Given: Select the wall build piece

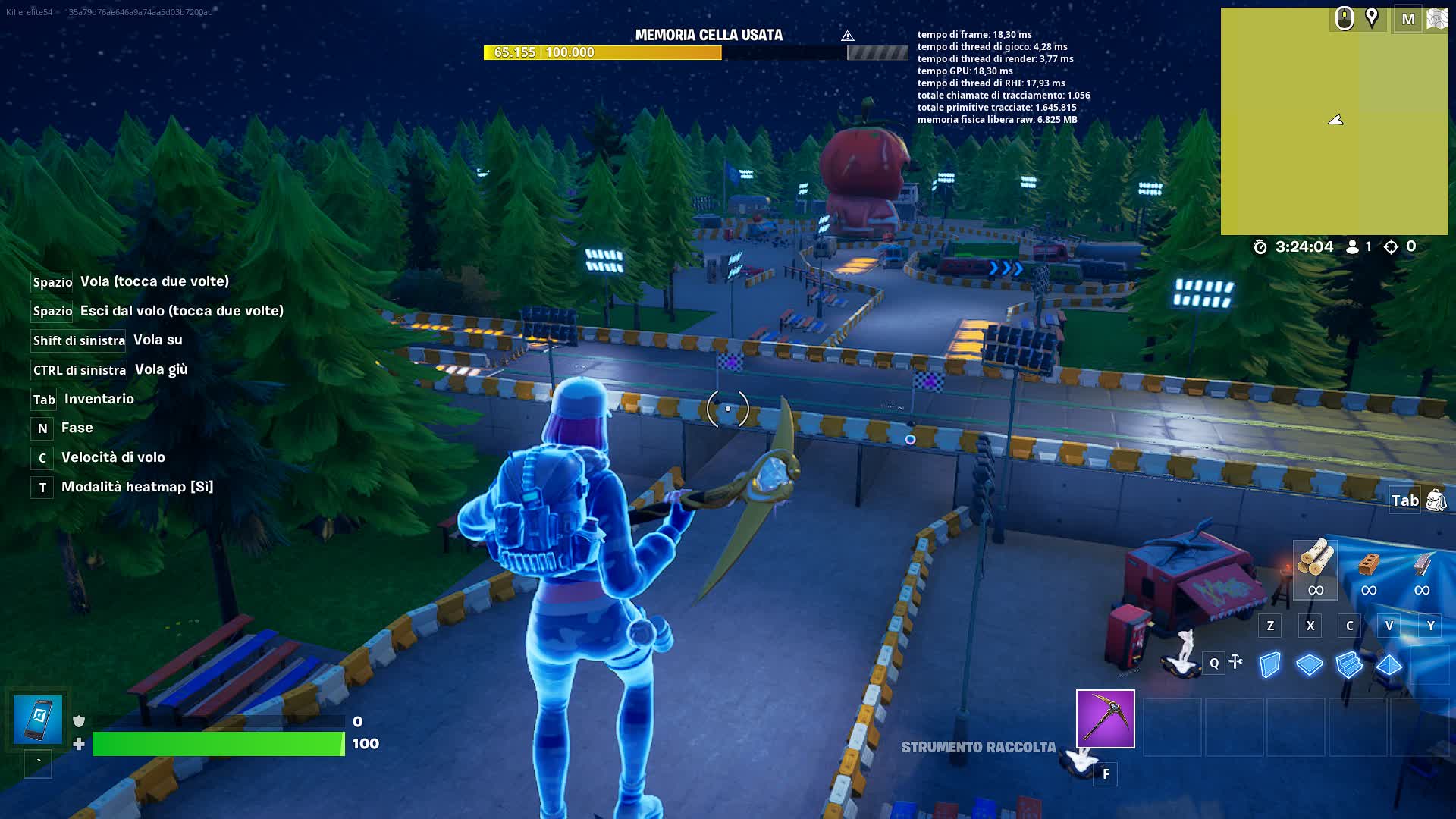Looking at the screenshot, I should click(1269, 664).
